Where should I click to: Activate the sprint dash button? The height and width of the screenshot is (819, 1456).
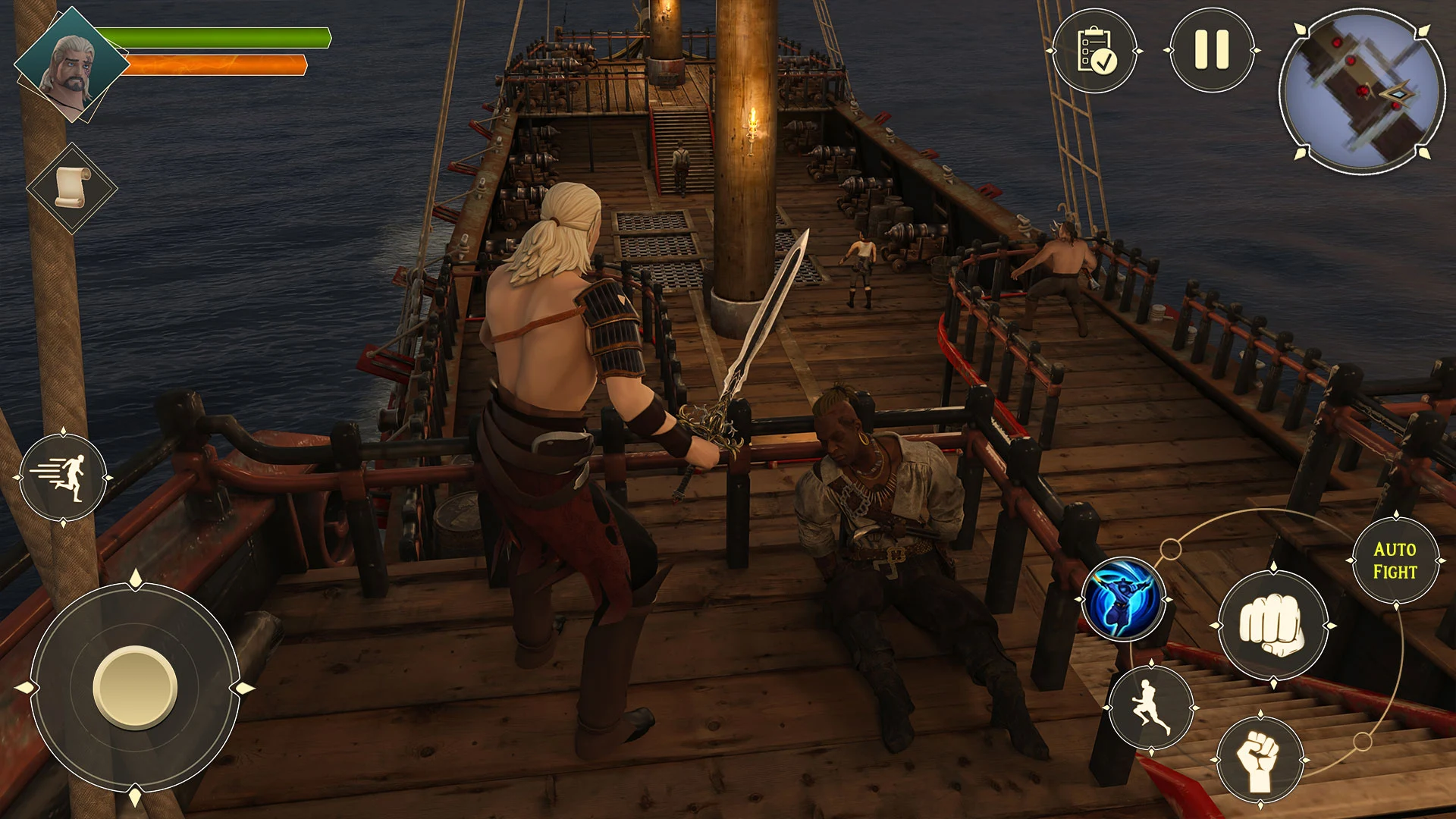[x=63, y=478]
